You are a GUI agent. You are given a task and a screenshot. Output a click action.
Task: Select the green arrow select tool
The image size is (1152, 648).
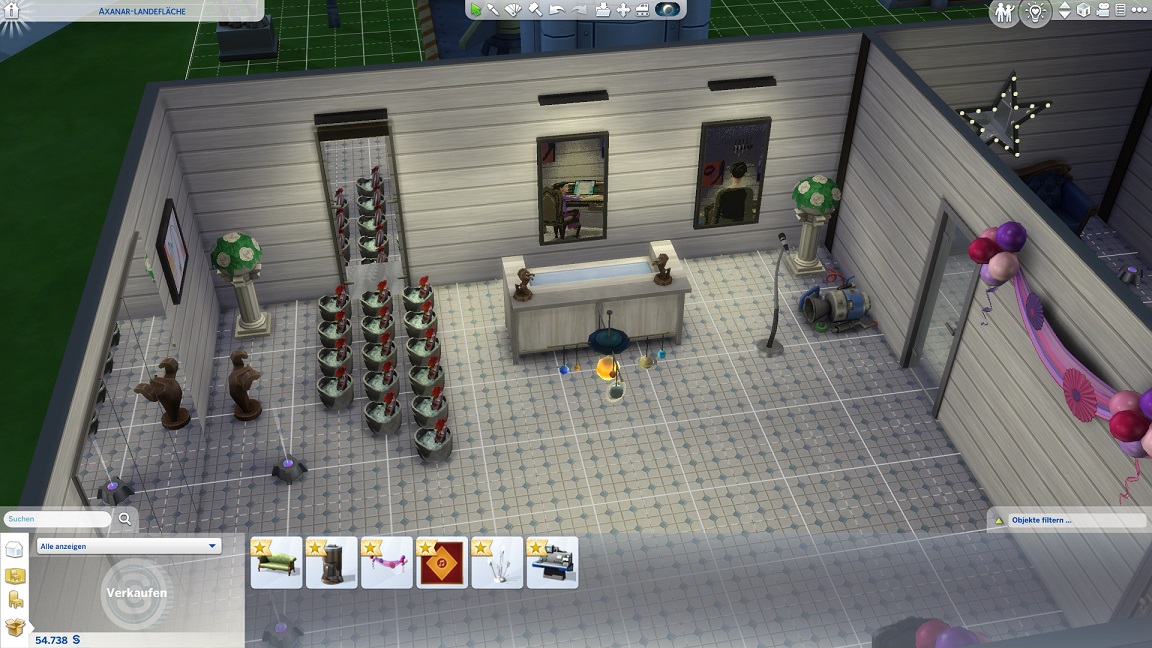[x=476, y=10]
